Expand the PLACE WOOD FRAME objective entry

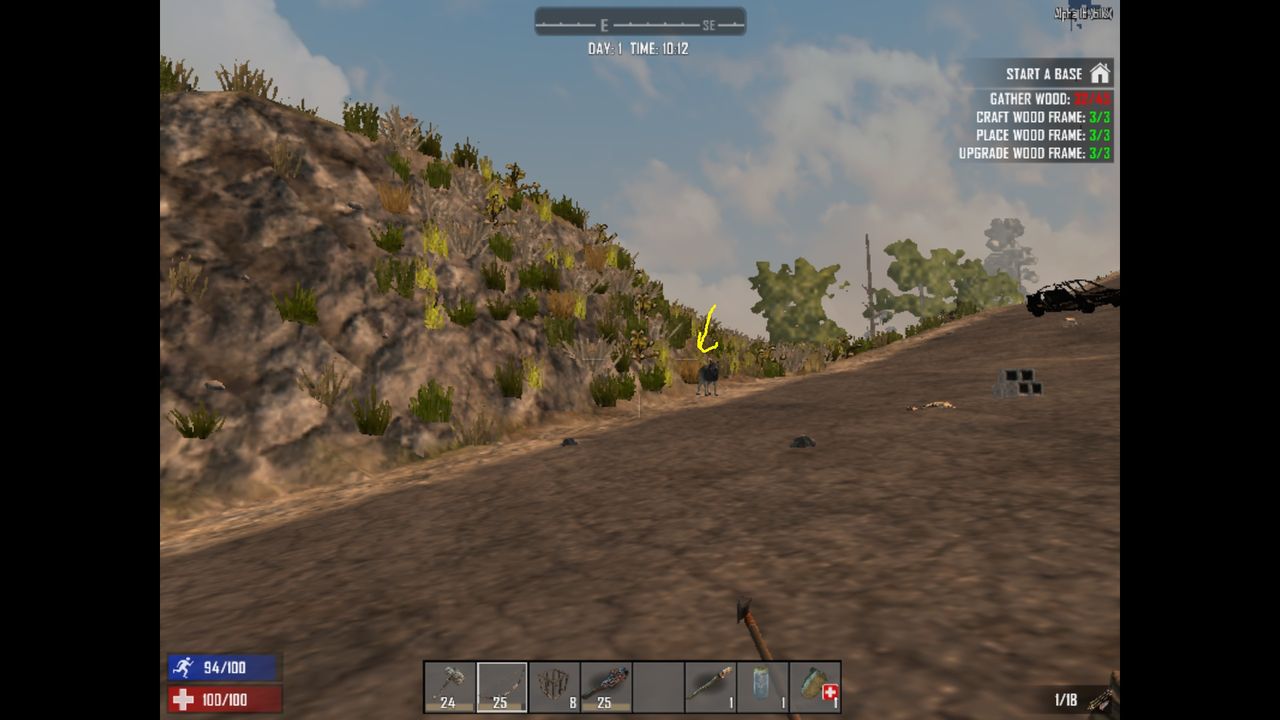1032,135
